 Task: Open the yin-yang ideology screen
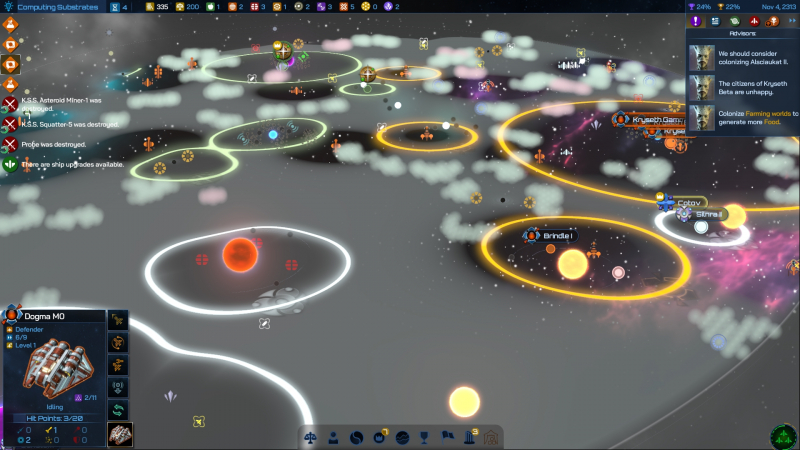[x=356, y=437]
